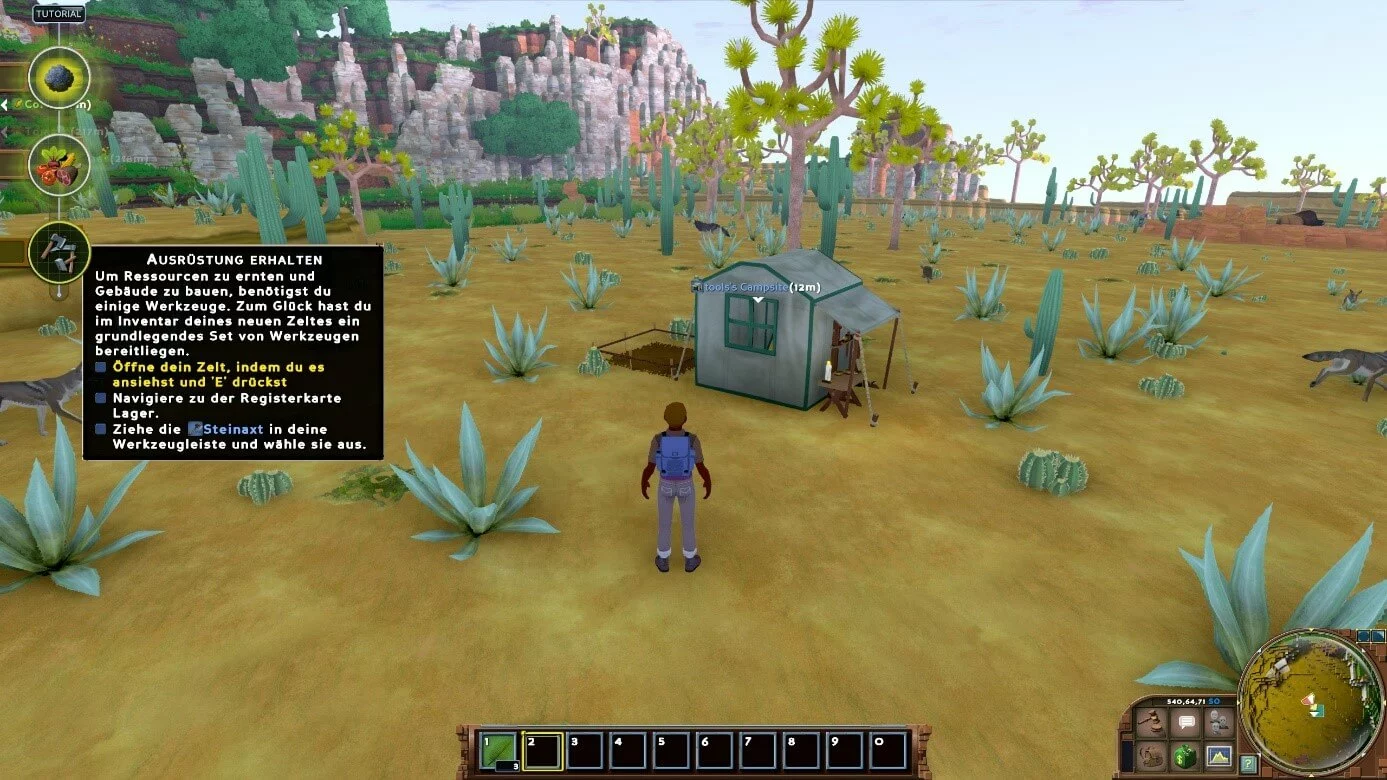The width and height of the screenshot is (1387, 780).
Task: Choose hotbar slot numbered 5
Action: click(671, 750)
